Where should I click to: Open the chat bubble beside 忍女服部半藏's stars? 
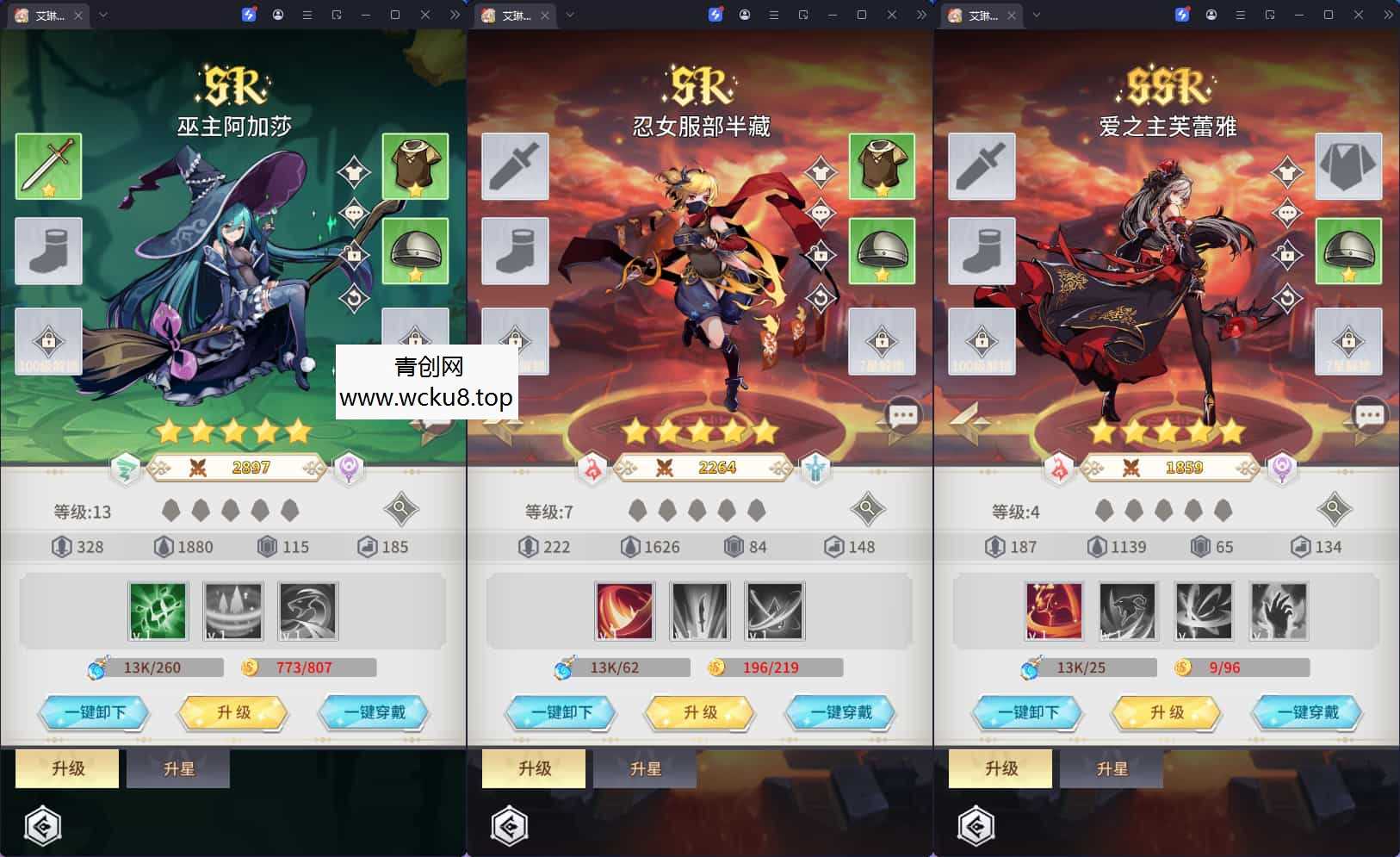point(902,417)
